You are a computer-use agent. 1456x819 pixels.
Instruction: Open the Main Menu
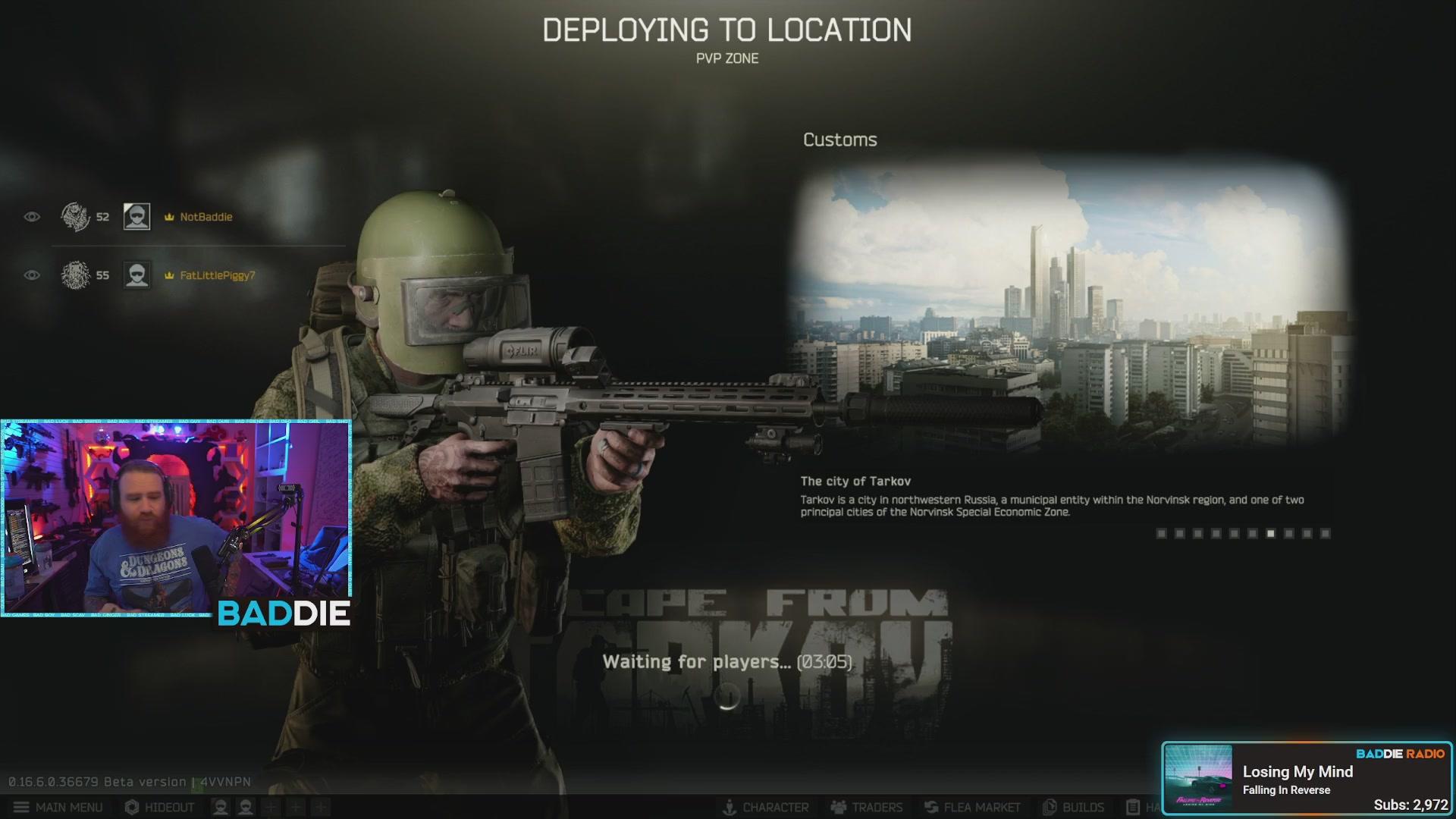(x=57, y=807)
